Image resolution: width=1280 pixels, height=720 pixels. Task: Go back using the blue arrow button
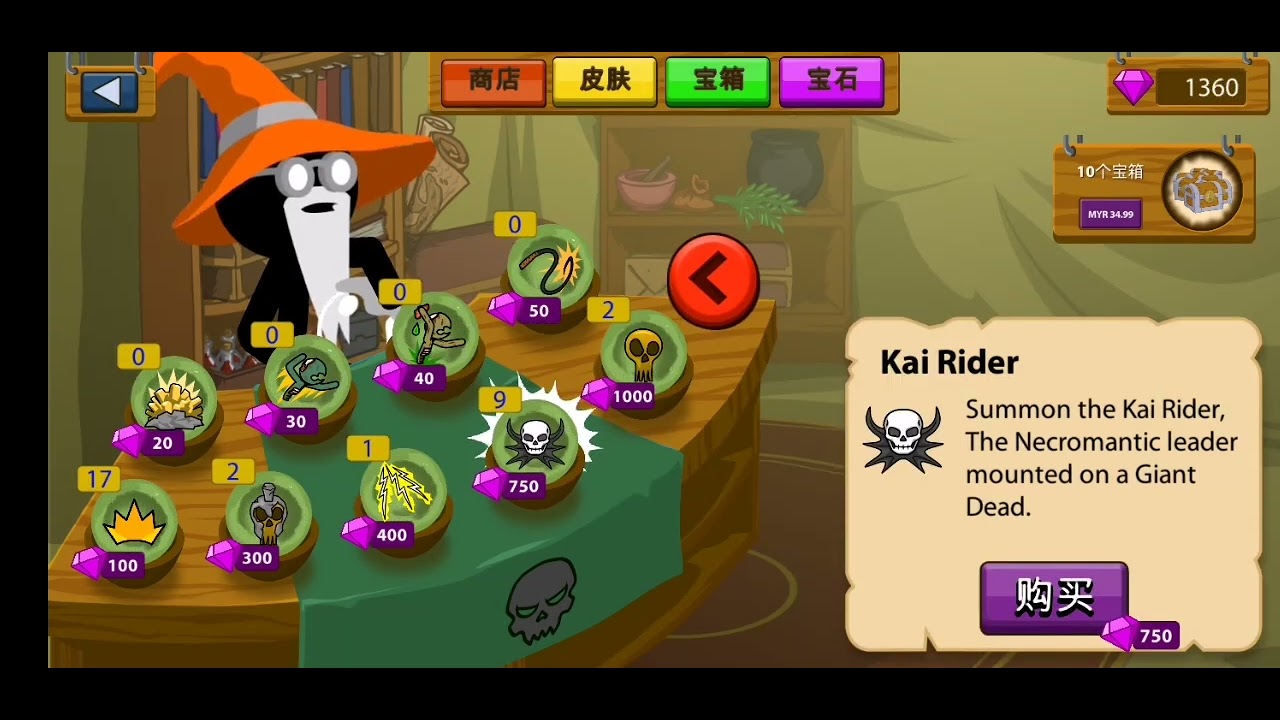point(108,92)
